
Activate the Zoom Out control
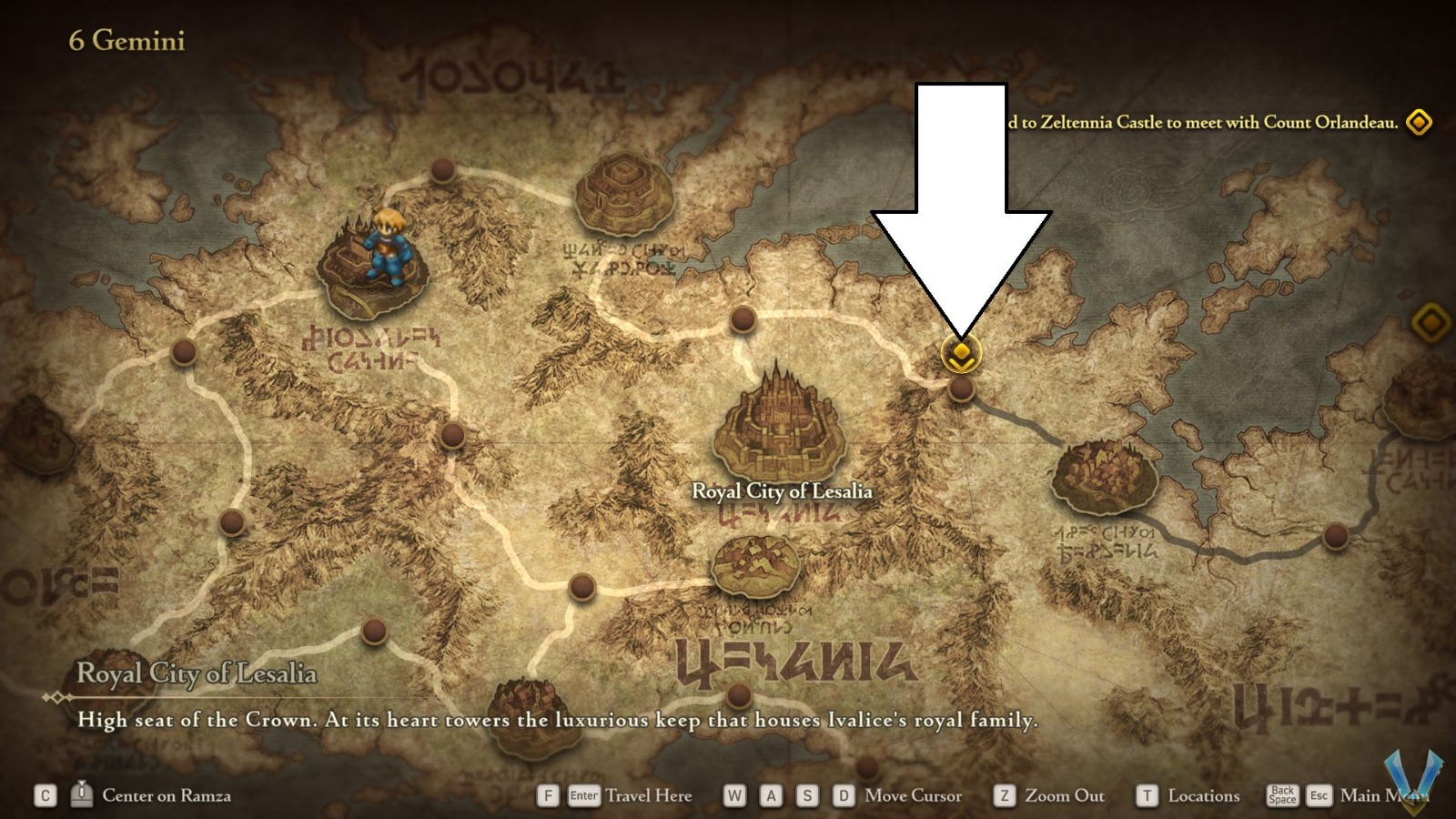point(1051,795)
